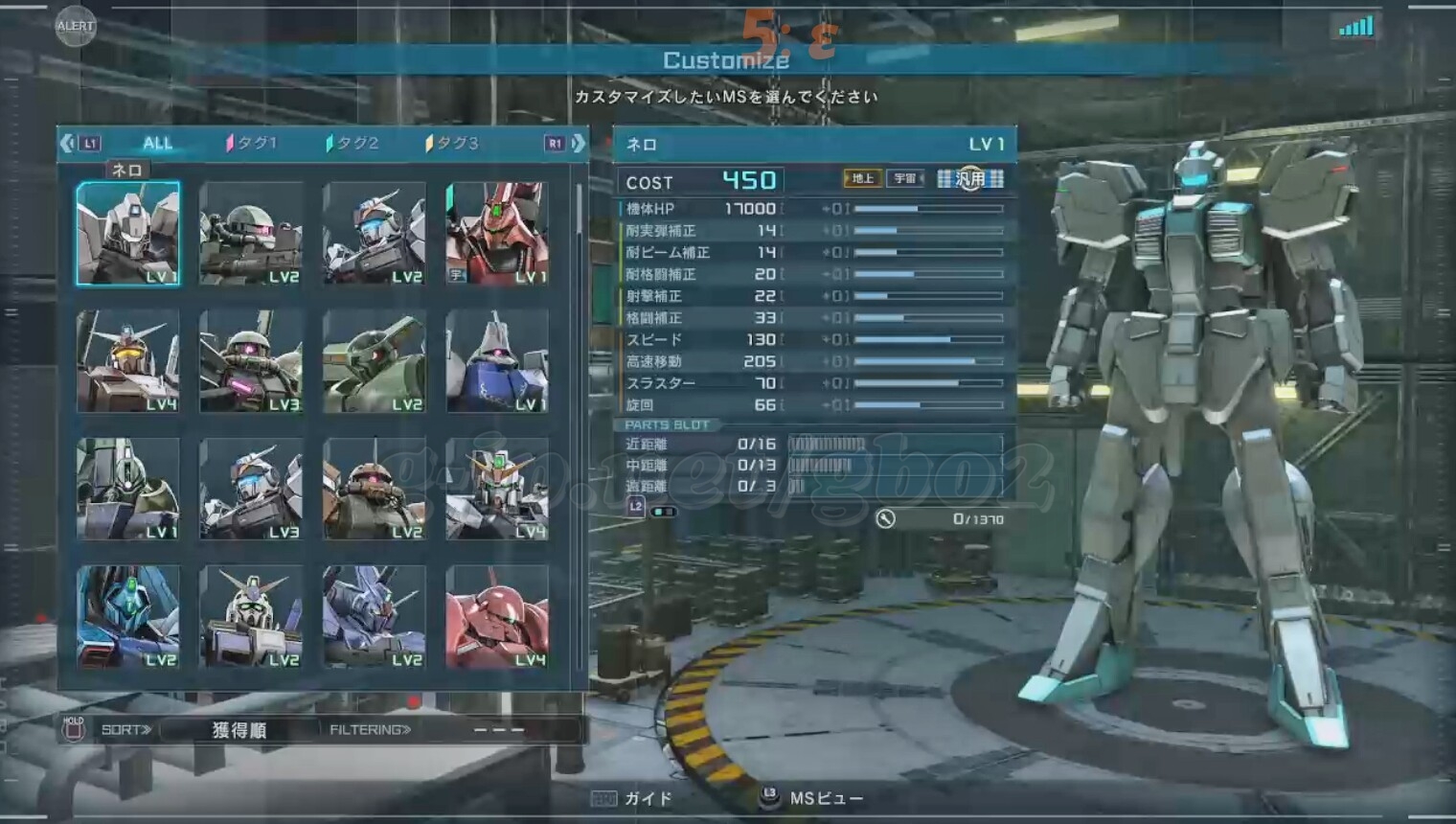This screenshot has width=1456, height=824.
Task: Select the glossy red LV4 suit thumbnail
Action: pyautogui.click(x=497, y=616)
